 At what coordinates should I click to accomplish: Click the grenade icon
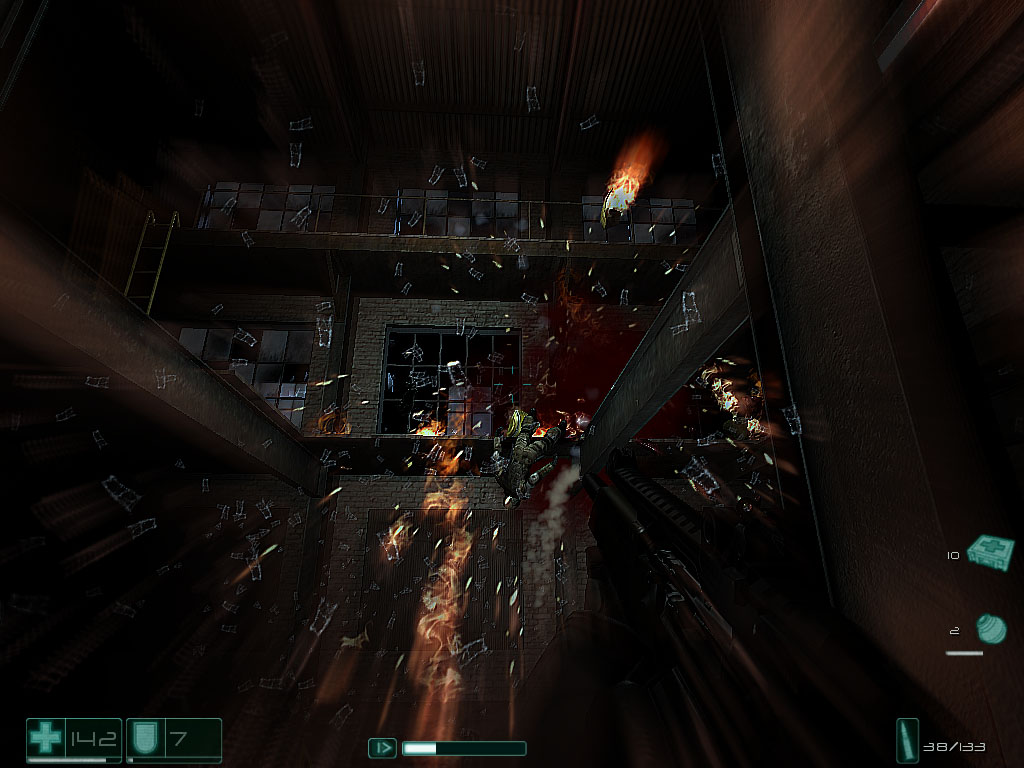click(990, 629)
